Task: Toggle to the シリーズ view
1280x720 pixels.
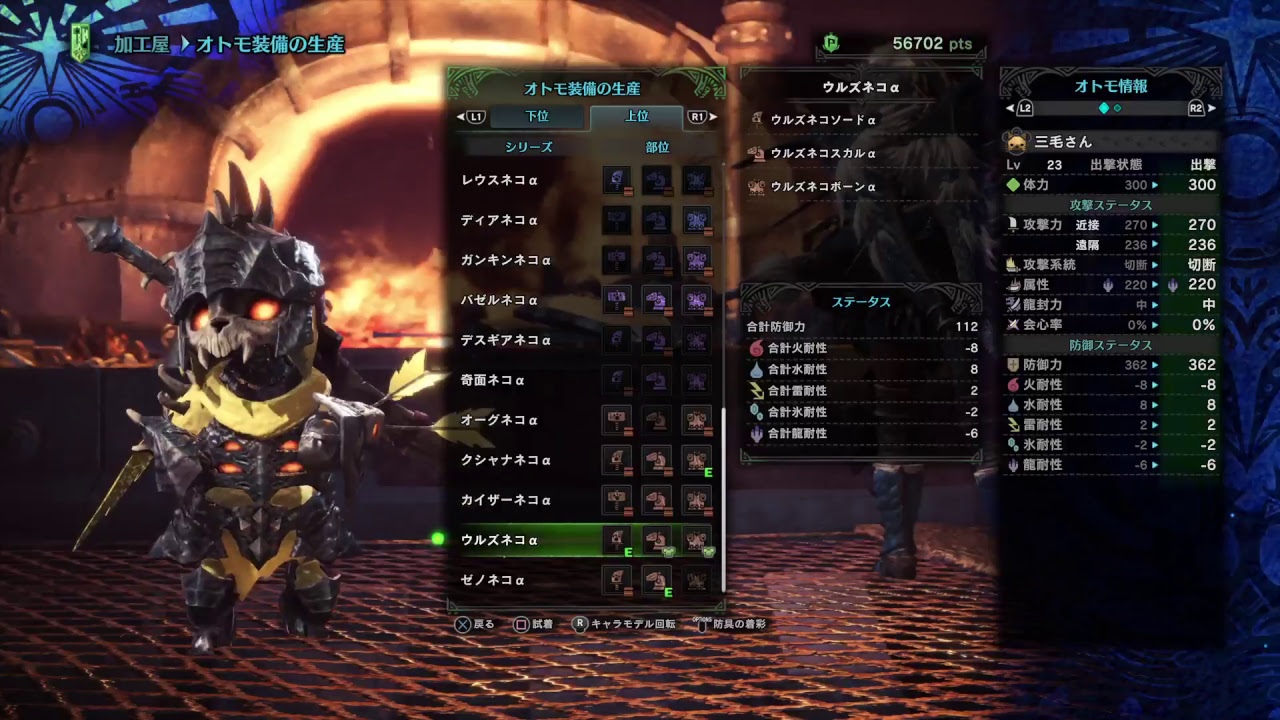Action: coord(530,147)
